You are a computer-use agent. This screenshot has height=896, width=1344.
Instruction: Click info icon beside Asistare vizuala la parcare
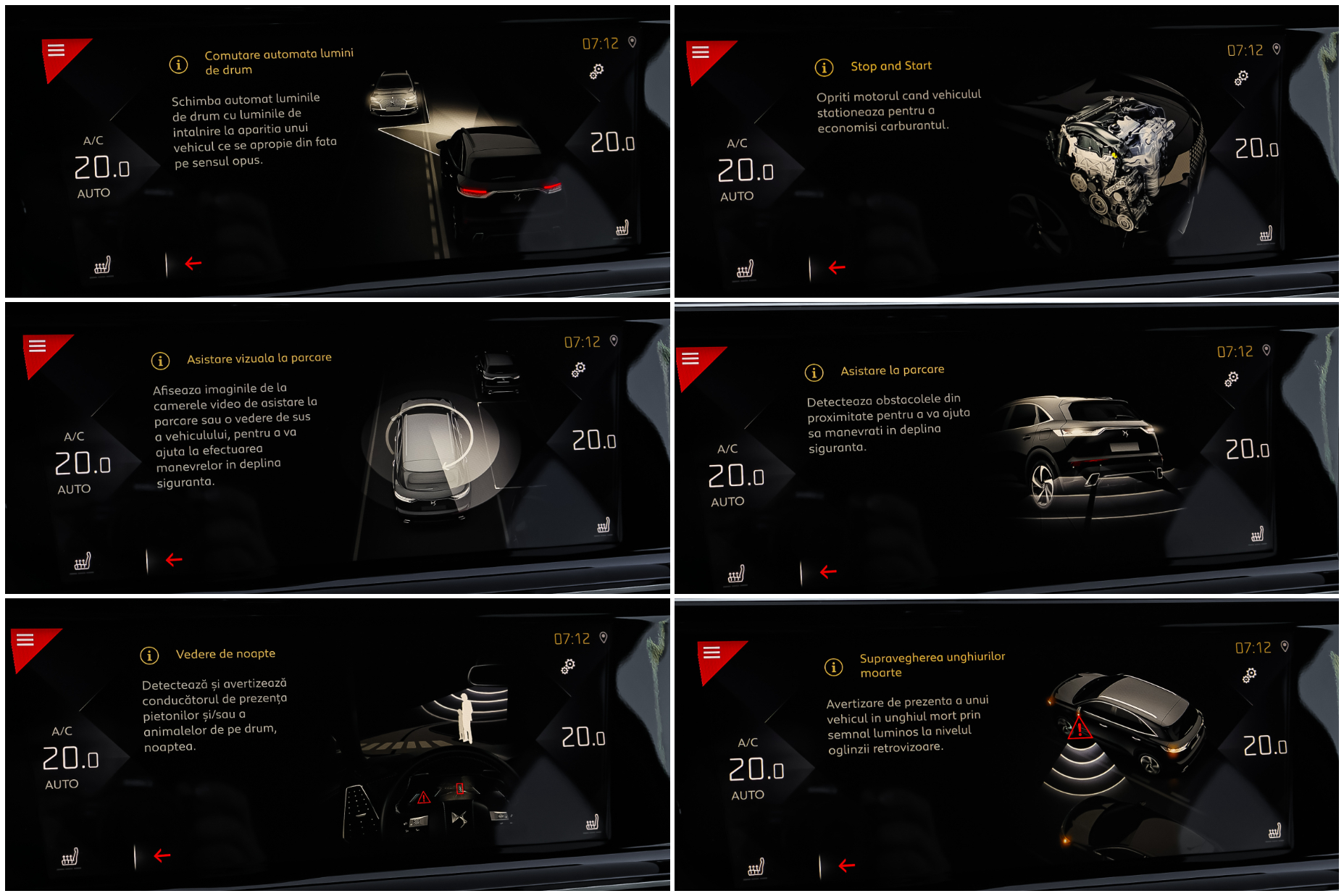[x=160, y=361]
